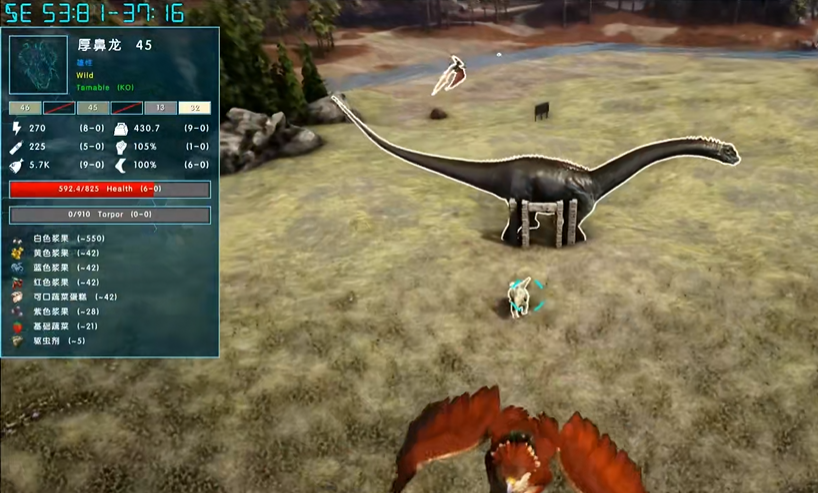Choose the 驱虫剂 entry in the food list
Viewport: 818px width, 493px height.
pyautogui.click(x=58, y=341)
